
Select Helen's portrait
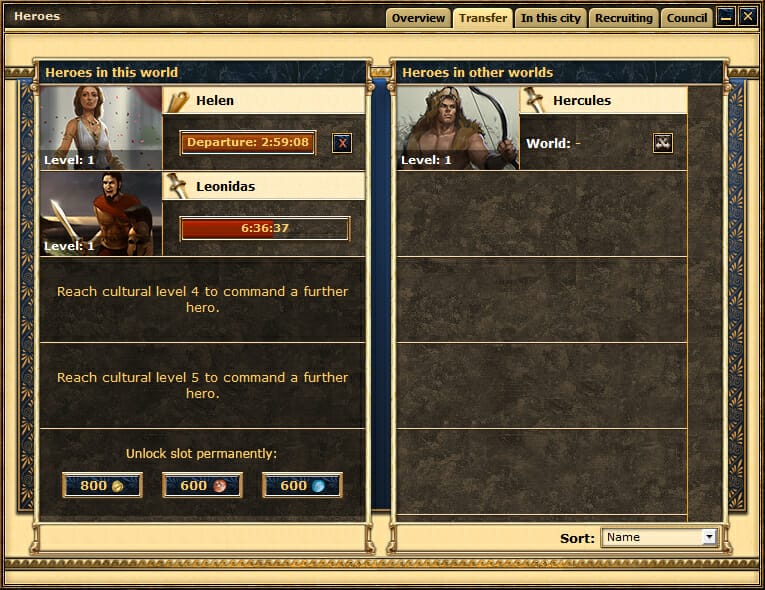click(101, 128)
